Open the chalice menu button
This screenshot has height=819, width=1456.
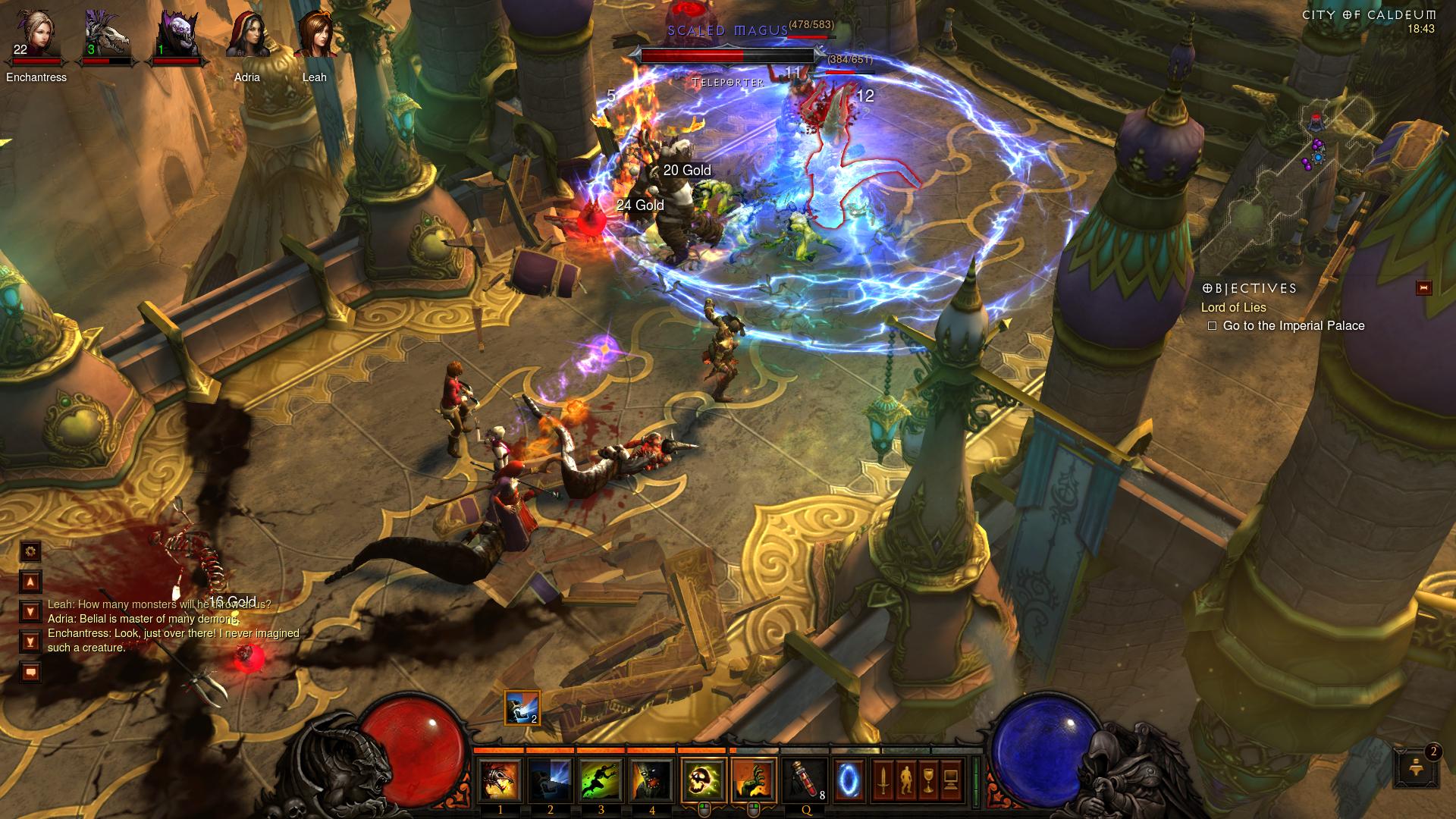(928, 780)
